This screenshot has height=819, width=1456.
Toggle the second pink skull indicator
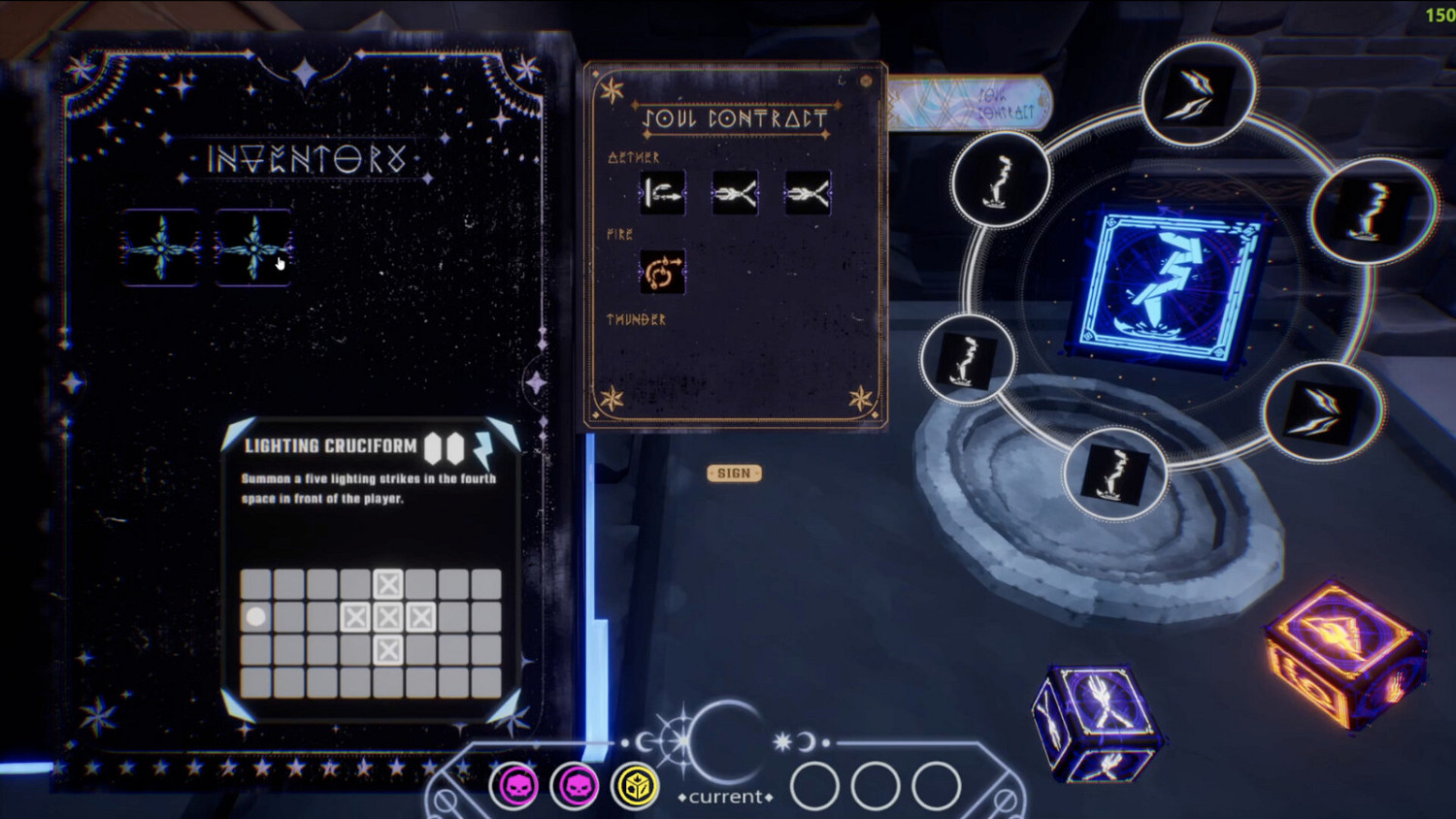click(576, 787)
